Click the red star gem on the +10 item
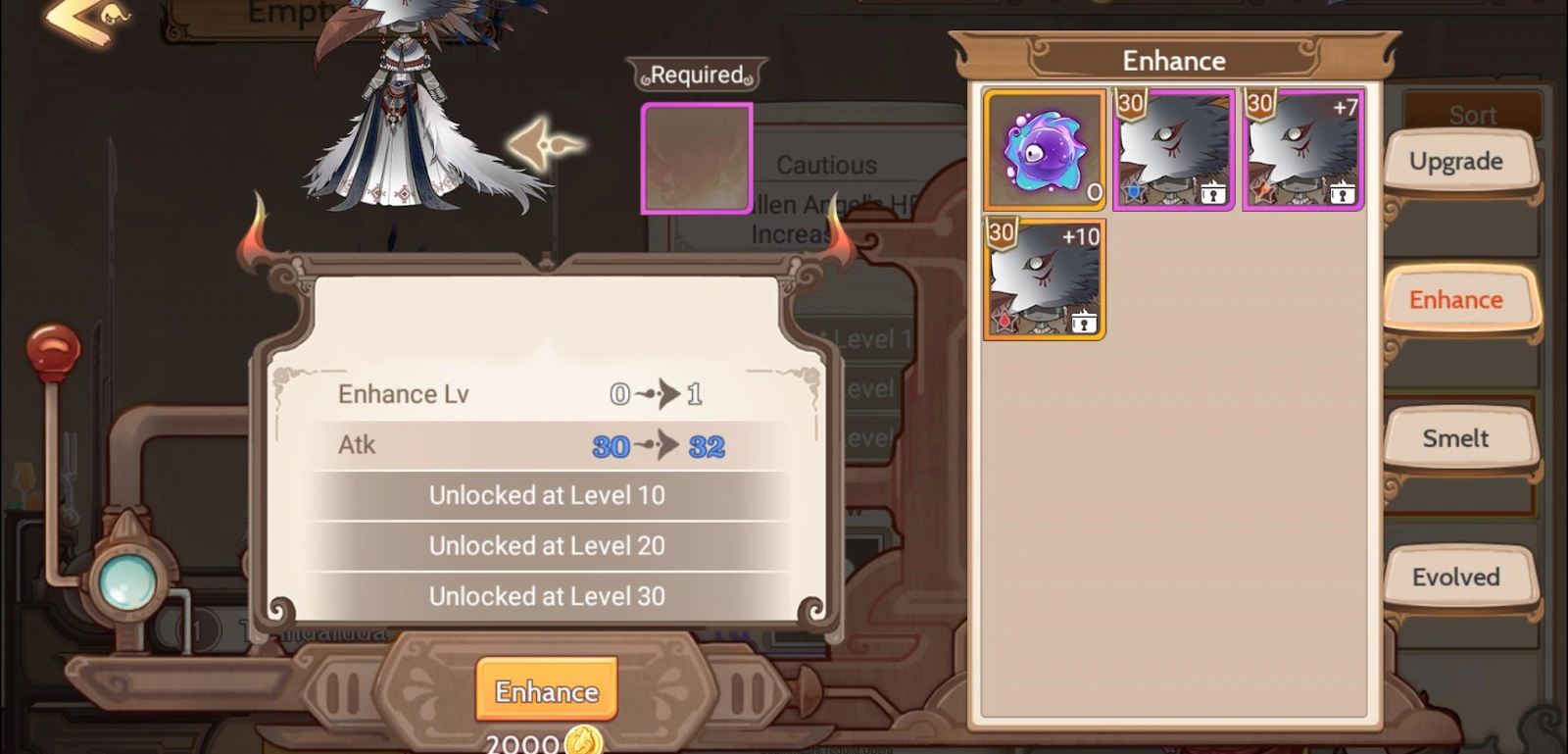Screen dimensions: 1568x754 [x=1004, y=324]
